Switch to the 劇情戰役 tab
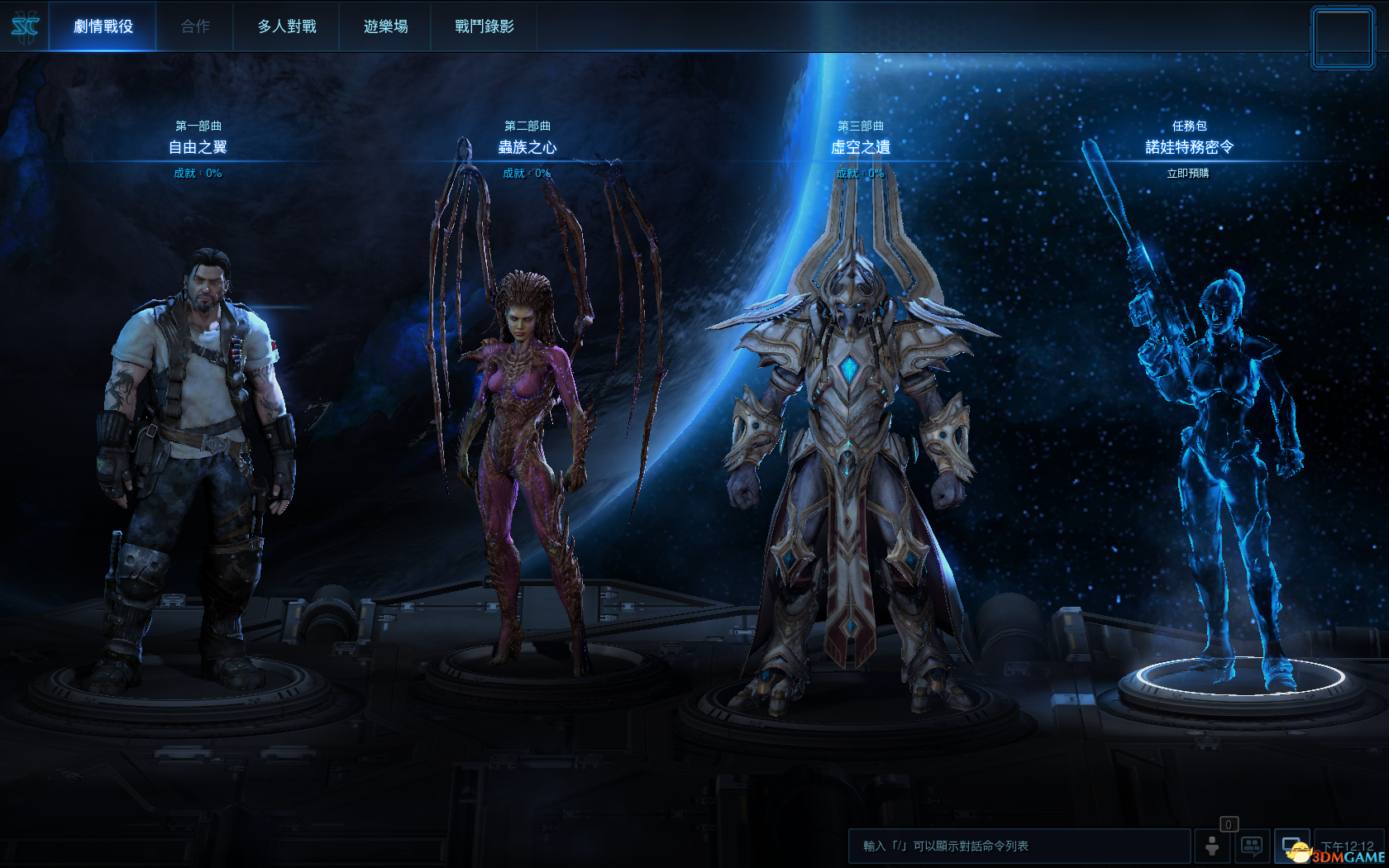Image resolution: width=1389 pixels, height=868 pixels. pyautogui.click(x=103, y=26)
